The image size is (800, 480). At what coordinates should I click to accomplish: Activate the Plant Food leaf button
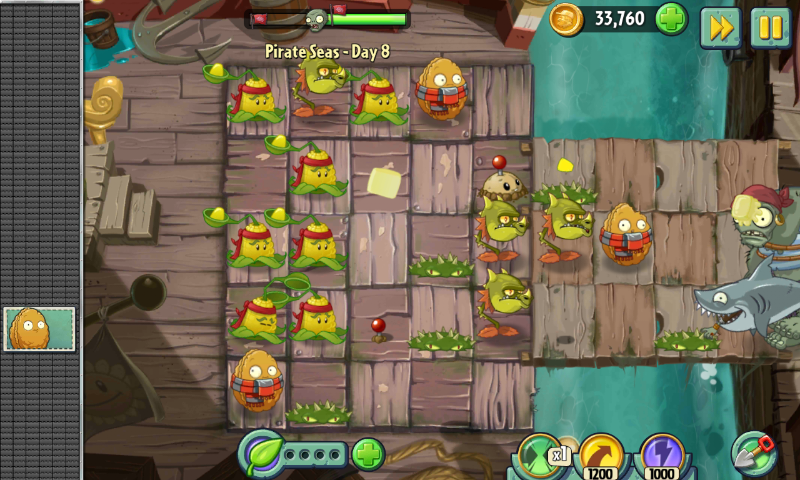click(262, 453)
